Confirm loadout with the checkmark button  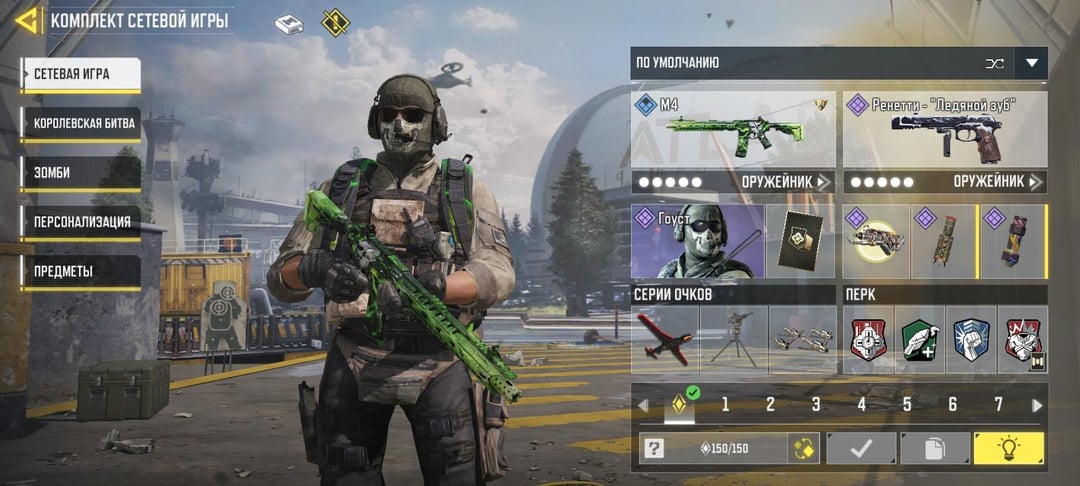click(x=861, y=448)
